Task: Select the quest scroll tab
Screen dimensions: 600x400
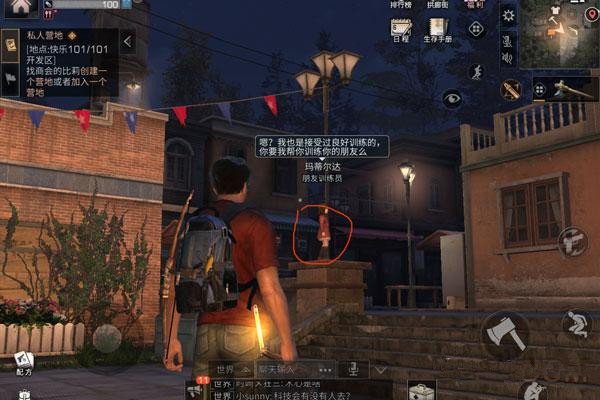Action: 10,45
